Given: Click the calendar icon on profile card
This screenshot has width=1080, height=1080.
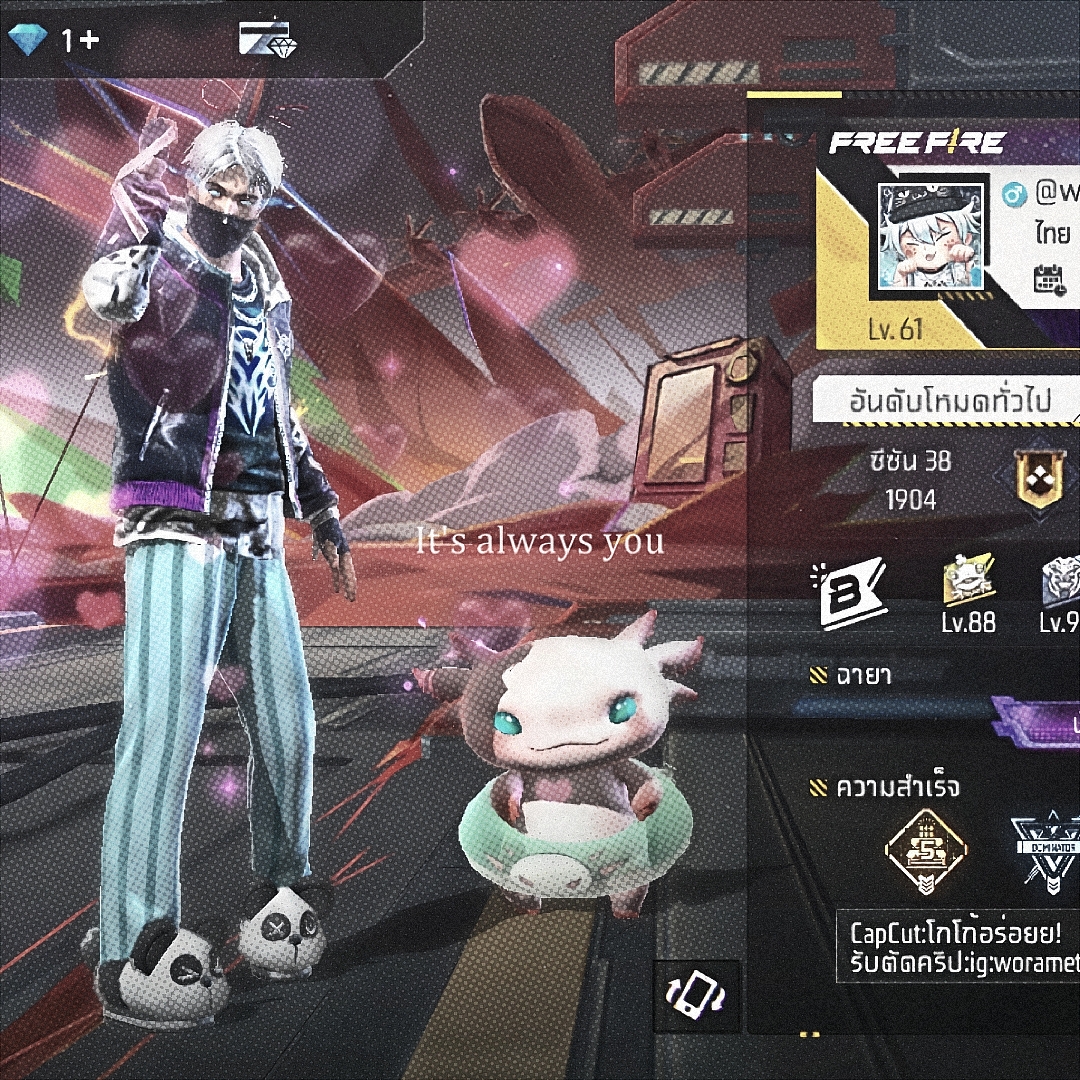Looking at the screenshot, I should click(x=1048, y=279).
